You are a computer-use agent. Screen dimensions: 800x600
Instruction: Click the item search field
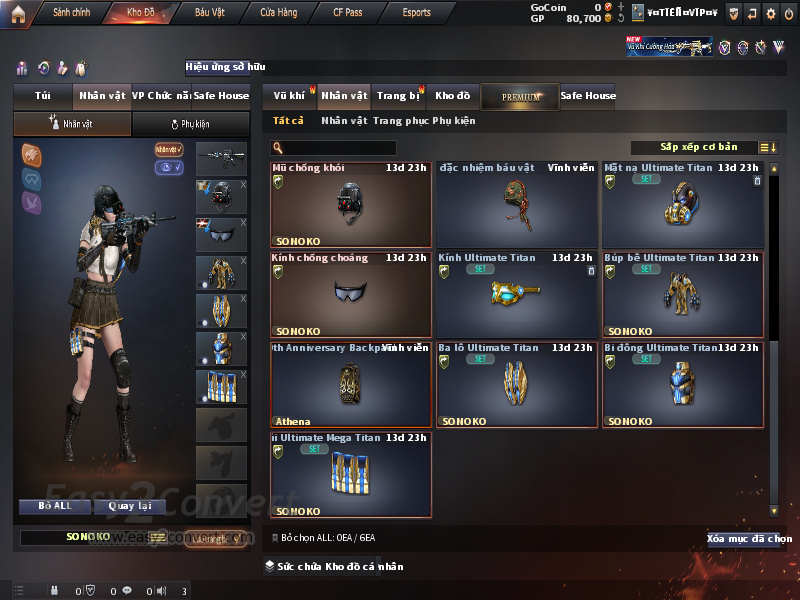click(x=340, y=148)
